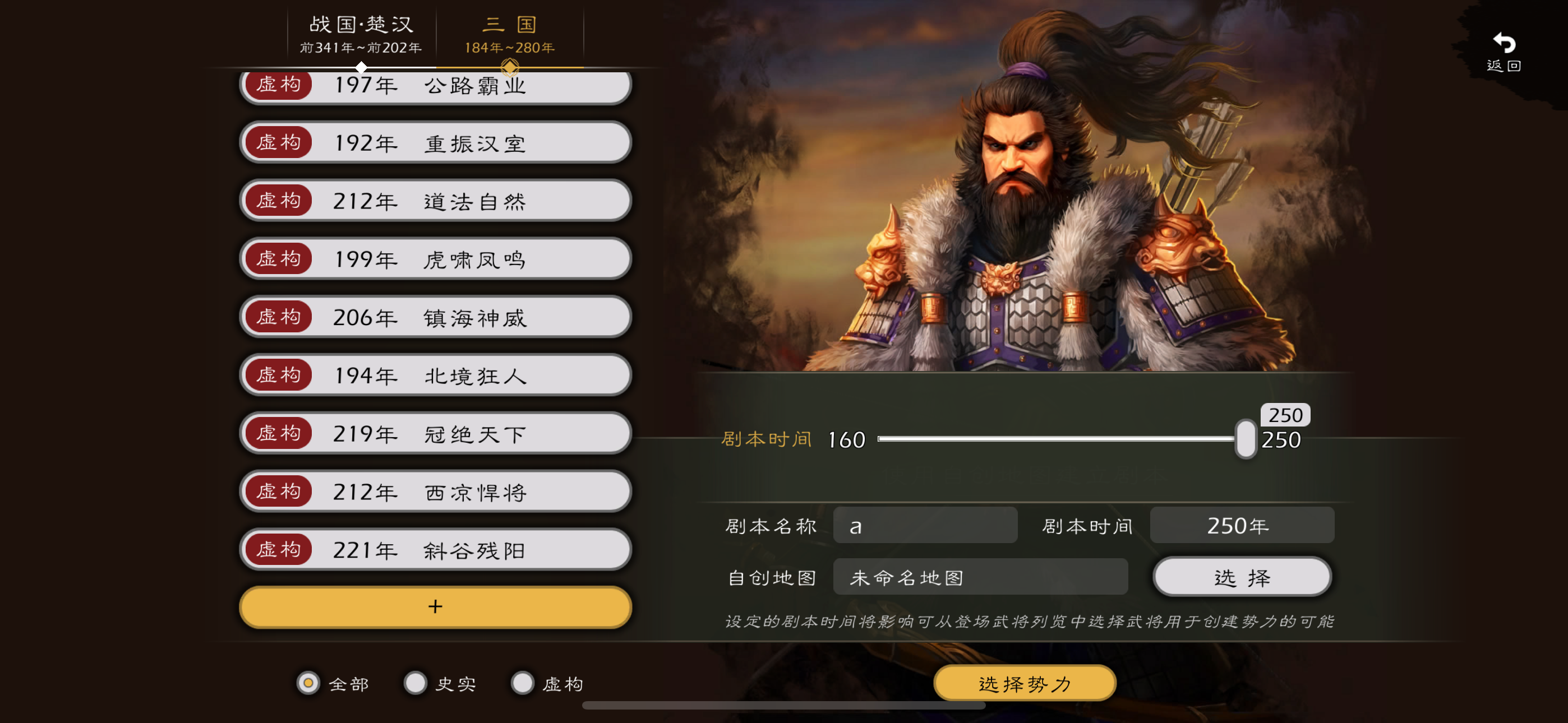Click the 虚构 badge next to 公路霸业
The width and height of the screenshot is (1568, 723).
[x=278, y=85]
